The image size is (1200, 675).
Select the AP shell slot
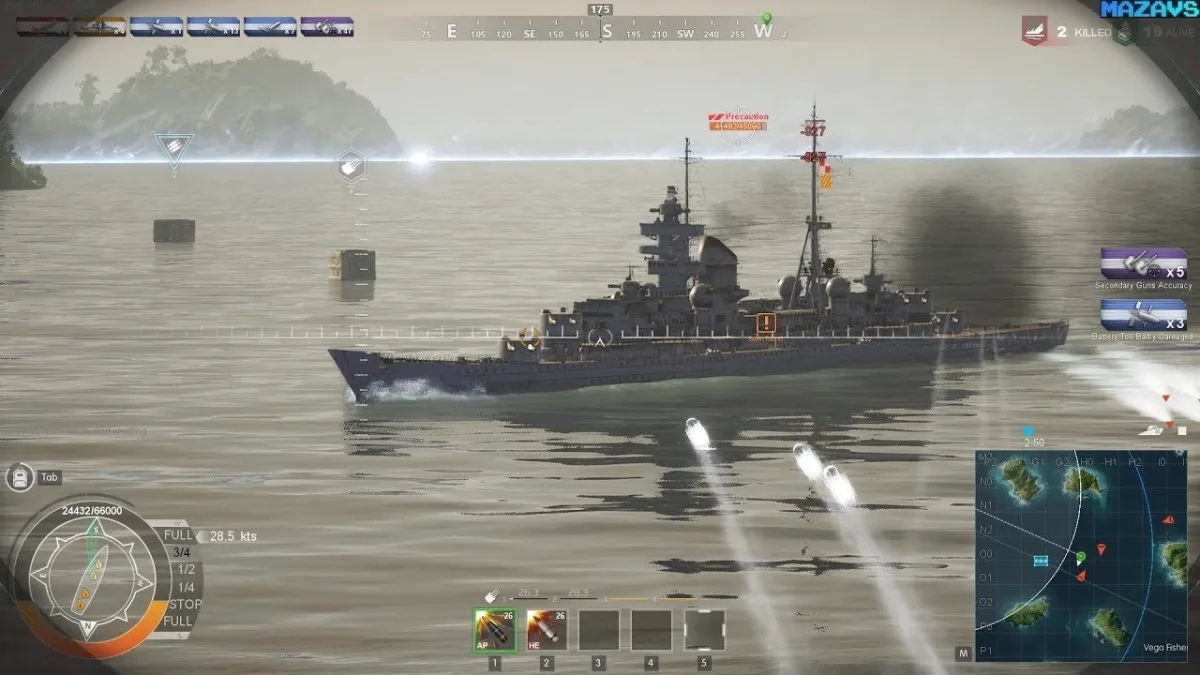pos(494,630)
